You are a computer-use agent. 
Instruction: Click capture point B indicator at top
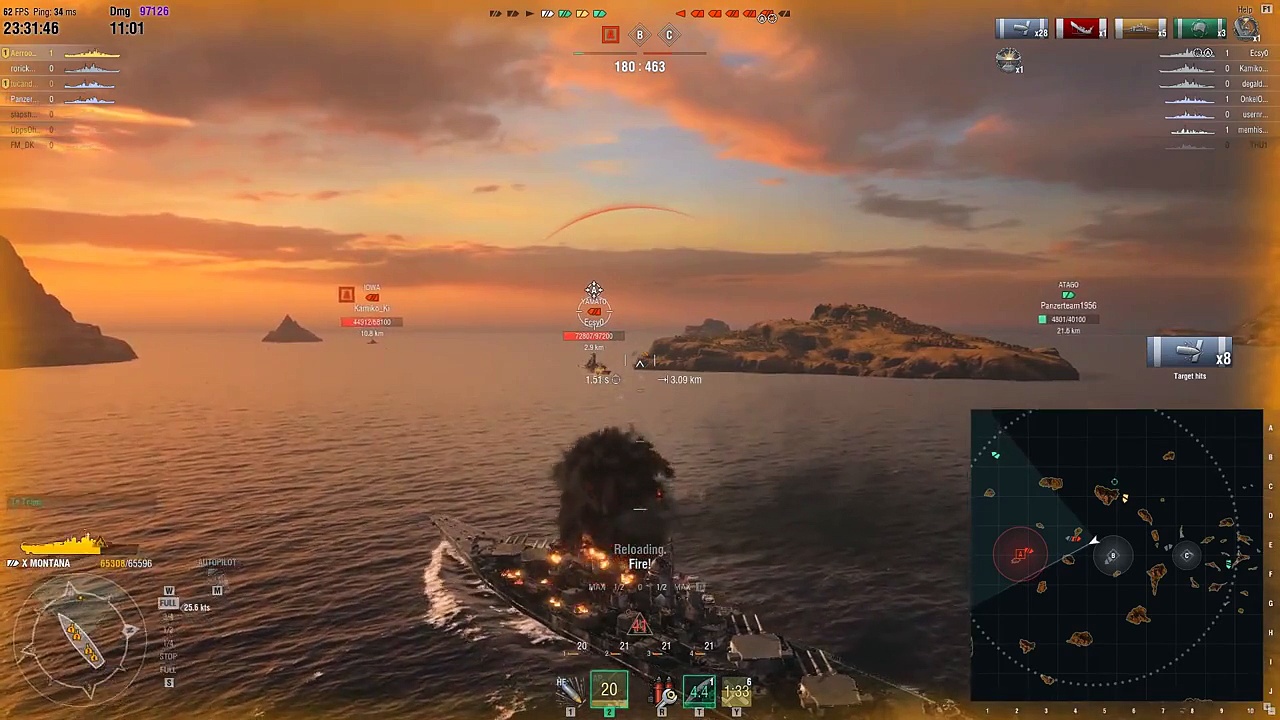tap(640, 36)
